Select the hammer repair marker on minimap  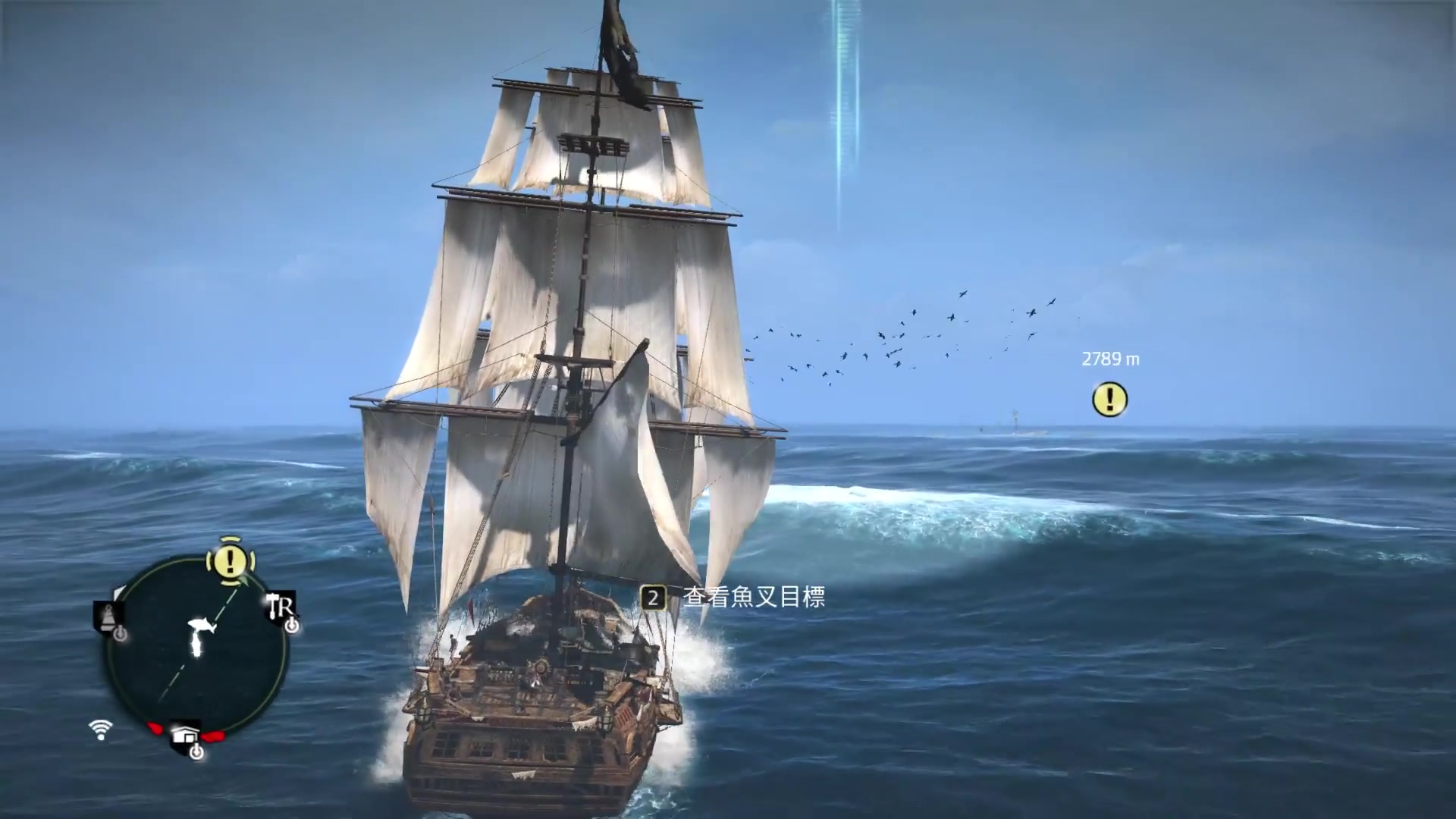pos(281,607)
